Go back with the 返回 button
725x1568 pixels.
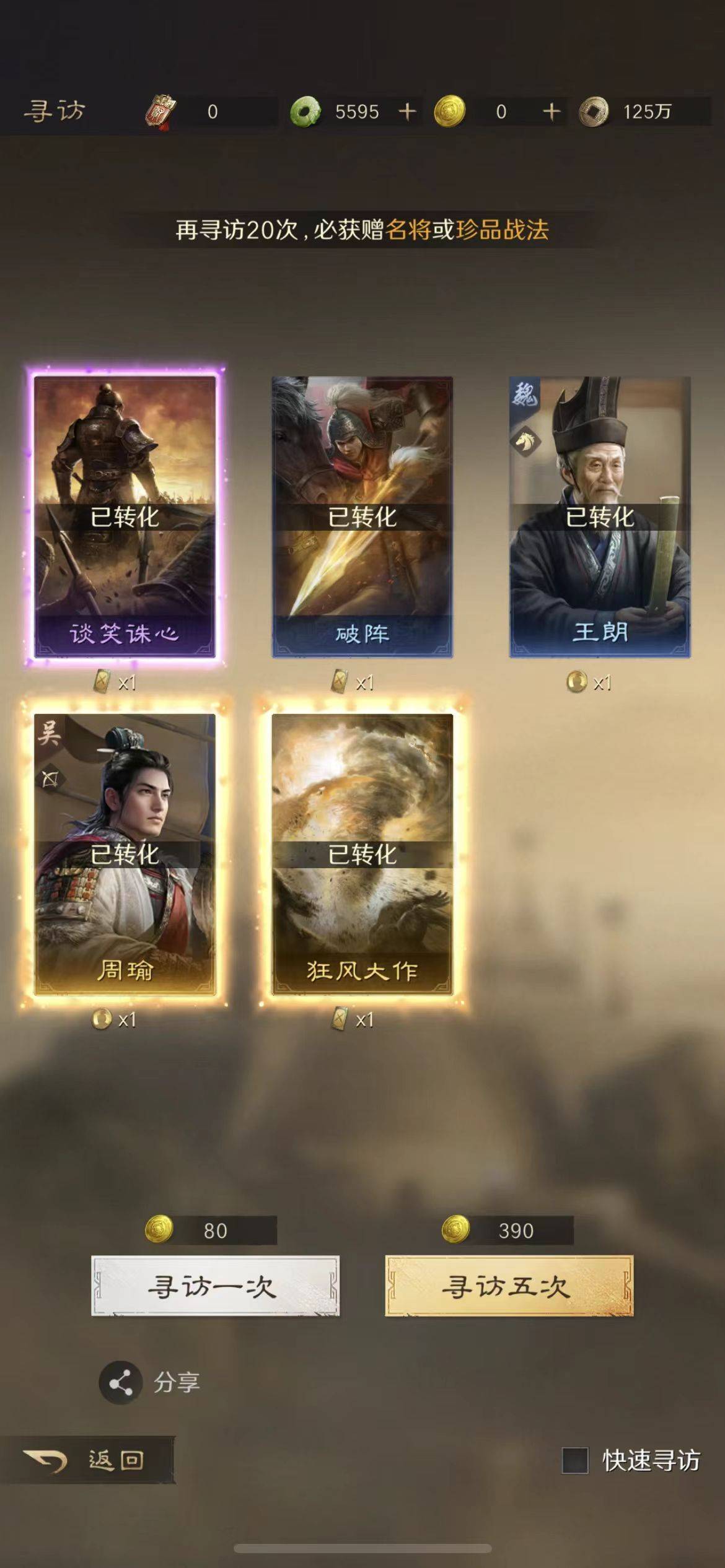click(87, 1460)
